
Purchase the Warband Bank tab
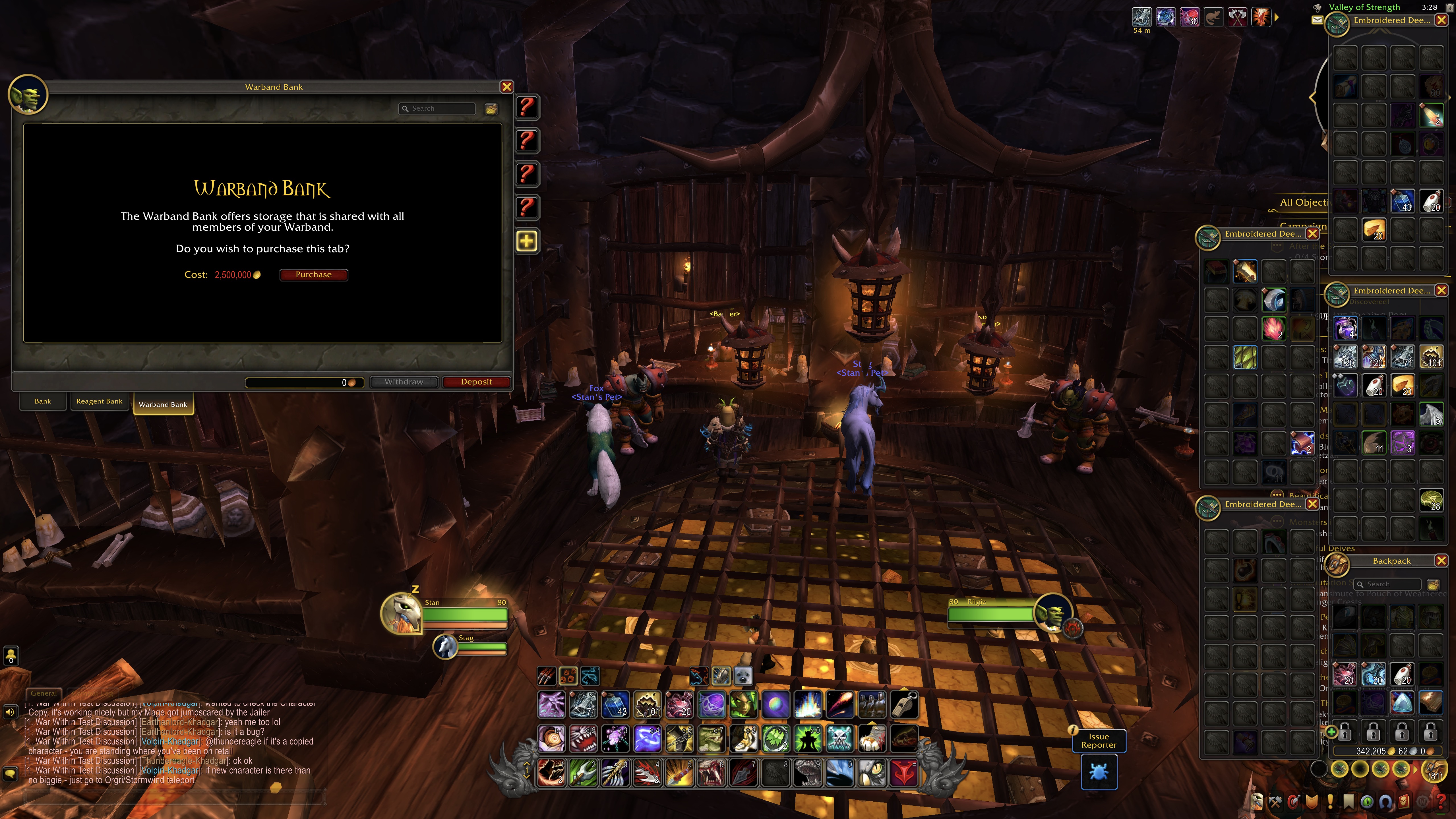point(313,275)
